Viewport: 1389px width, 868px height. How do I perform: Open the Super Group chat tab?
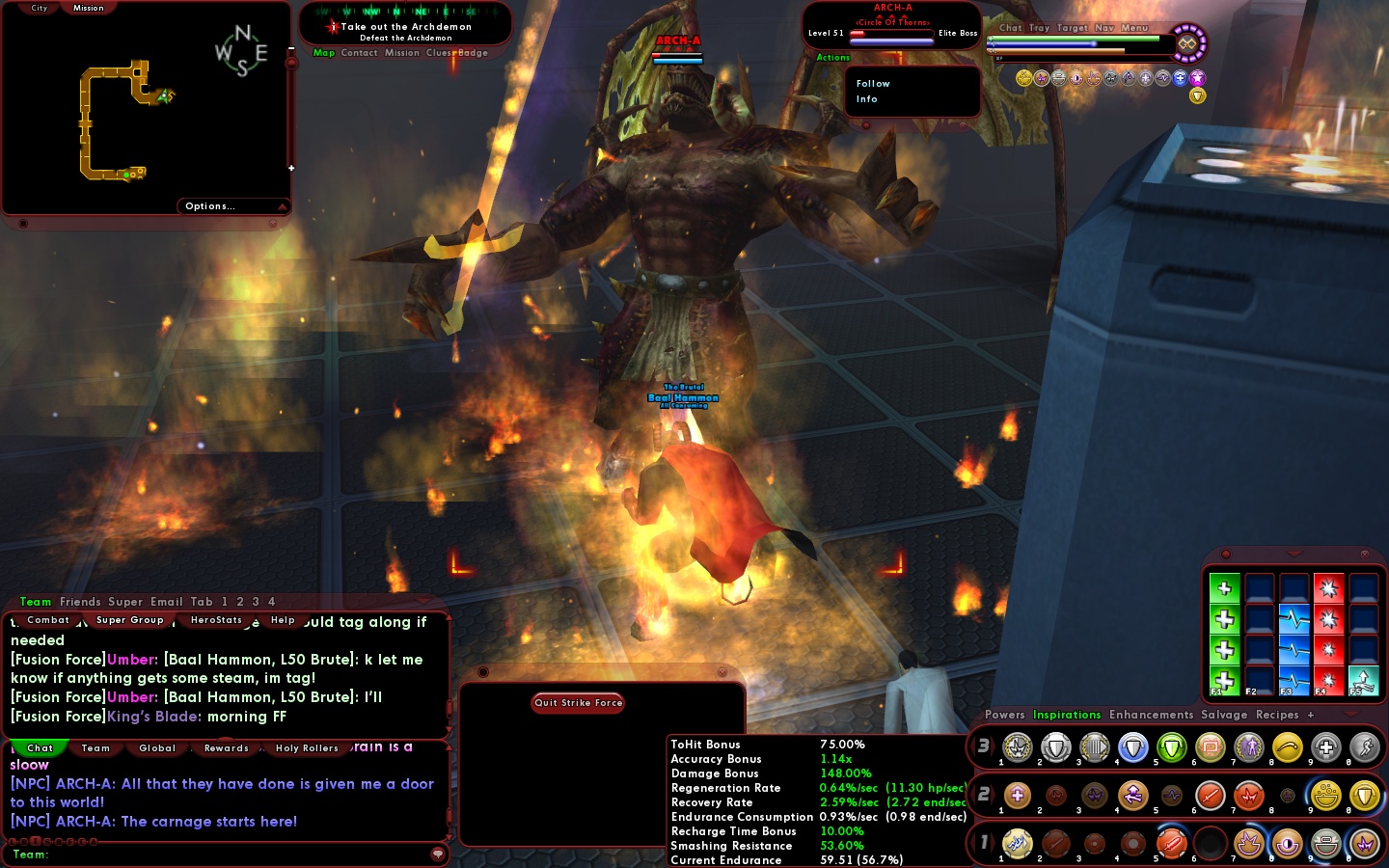pos(129,620)
